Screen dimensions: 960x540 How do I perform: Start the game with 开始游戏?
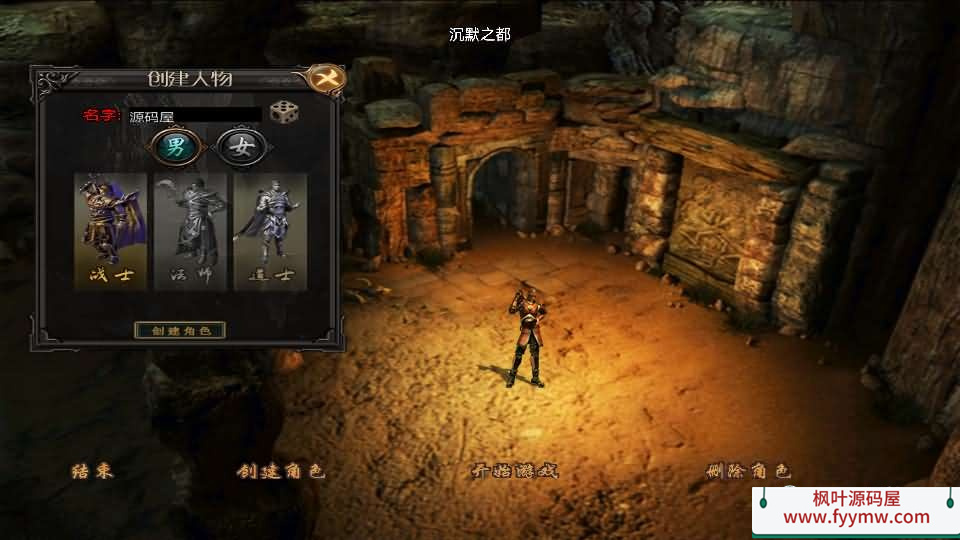click(514, 471)
